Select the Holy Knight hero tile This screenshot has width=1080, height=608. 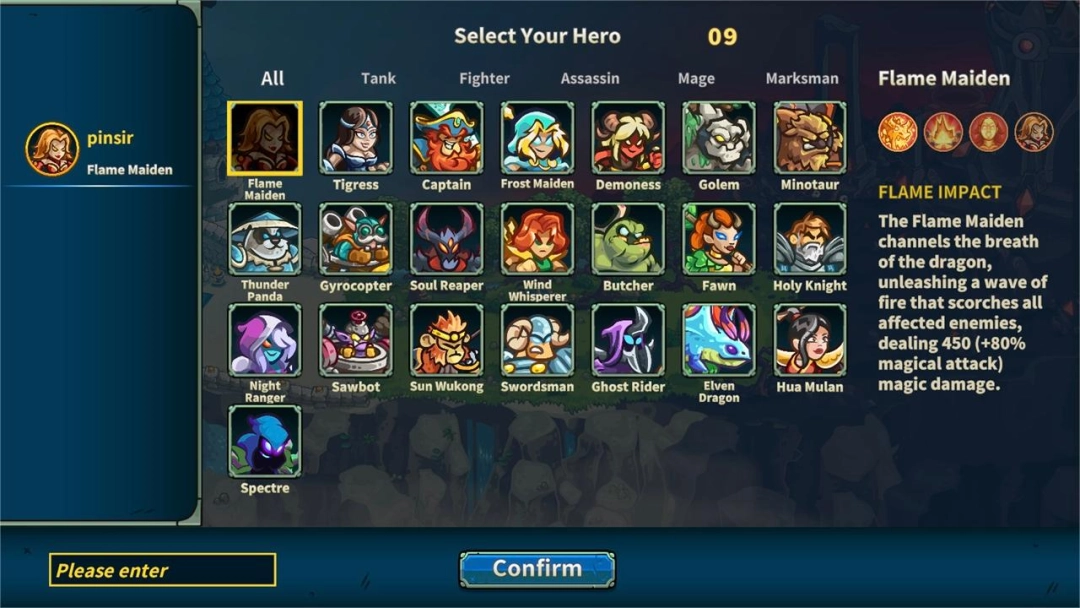[809, 239]
